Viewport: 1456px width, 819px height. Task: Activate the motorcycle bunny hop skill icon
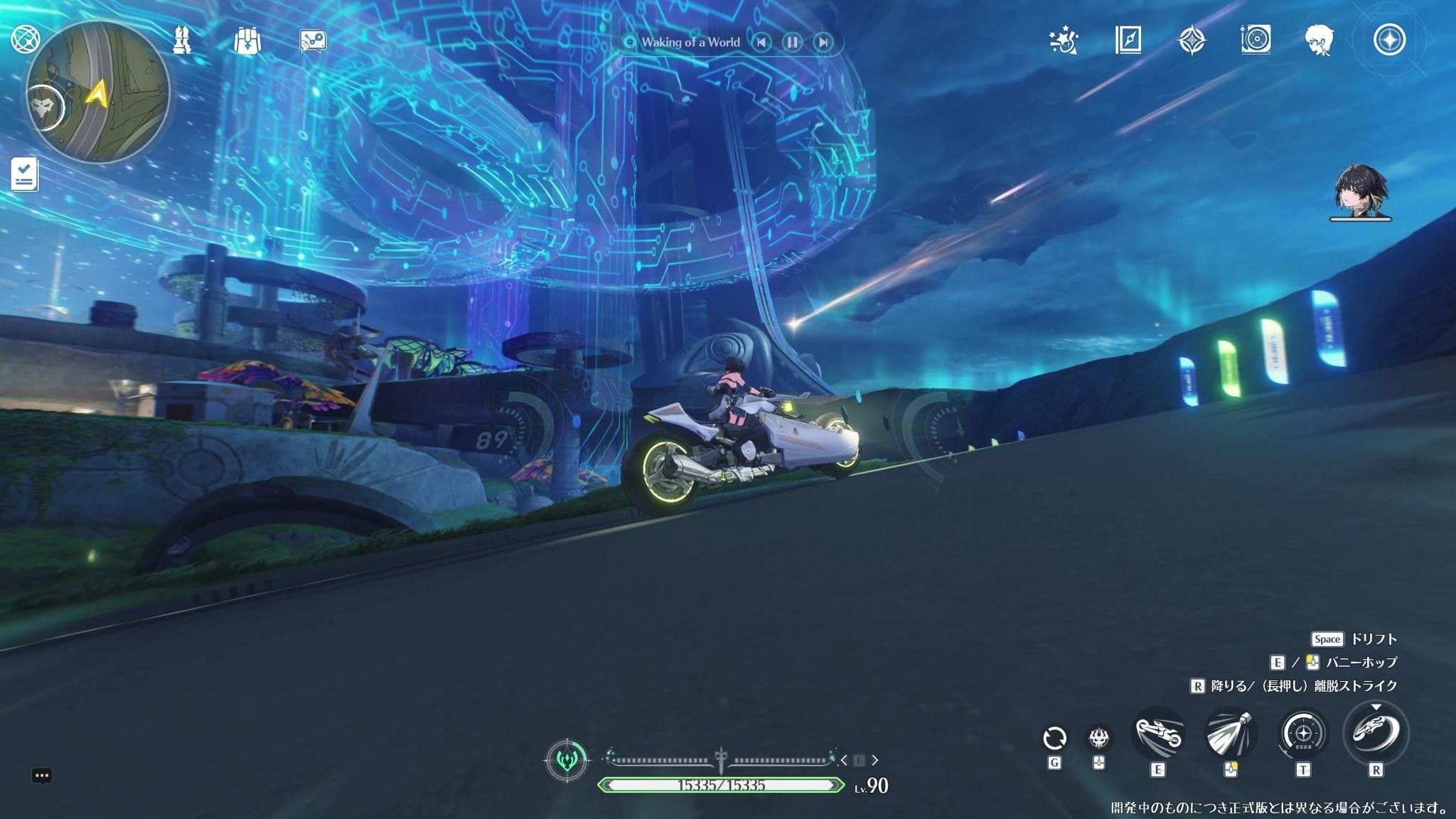pos(1158,734)
